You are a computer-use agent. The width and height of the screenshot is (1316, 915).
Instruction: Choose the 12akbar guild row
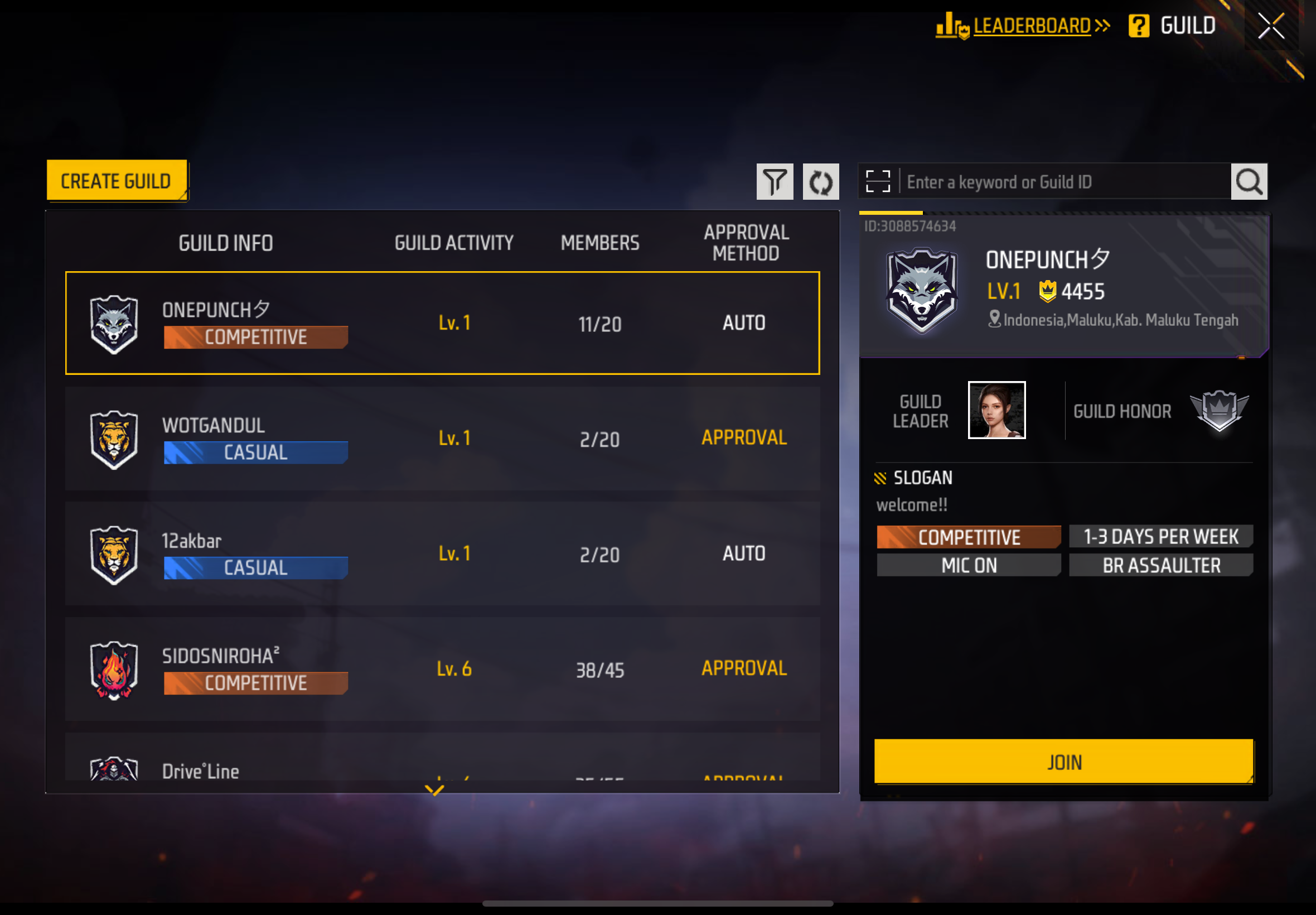pos(442,553)
